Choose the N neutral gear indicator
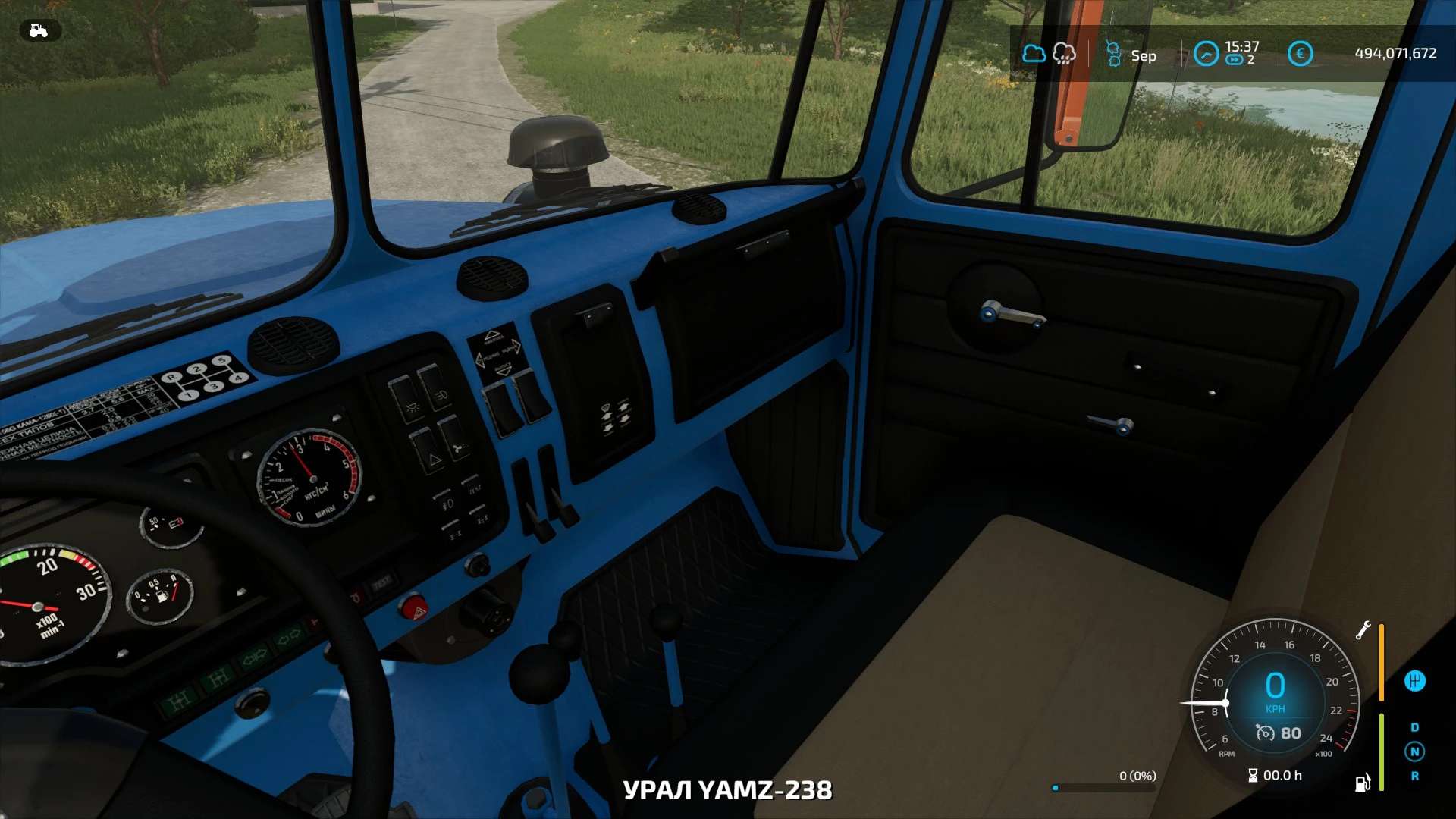Viewport: 1456px width, 819px height. [1414, 752]
